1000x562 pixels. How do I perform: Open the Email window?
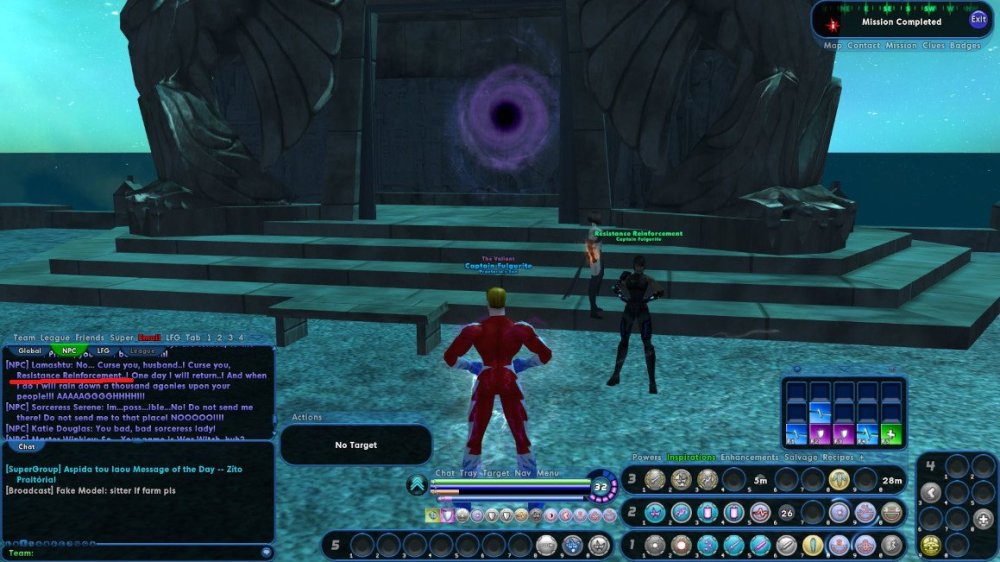[149, 338]
